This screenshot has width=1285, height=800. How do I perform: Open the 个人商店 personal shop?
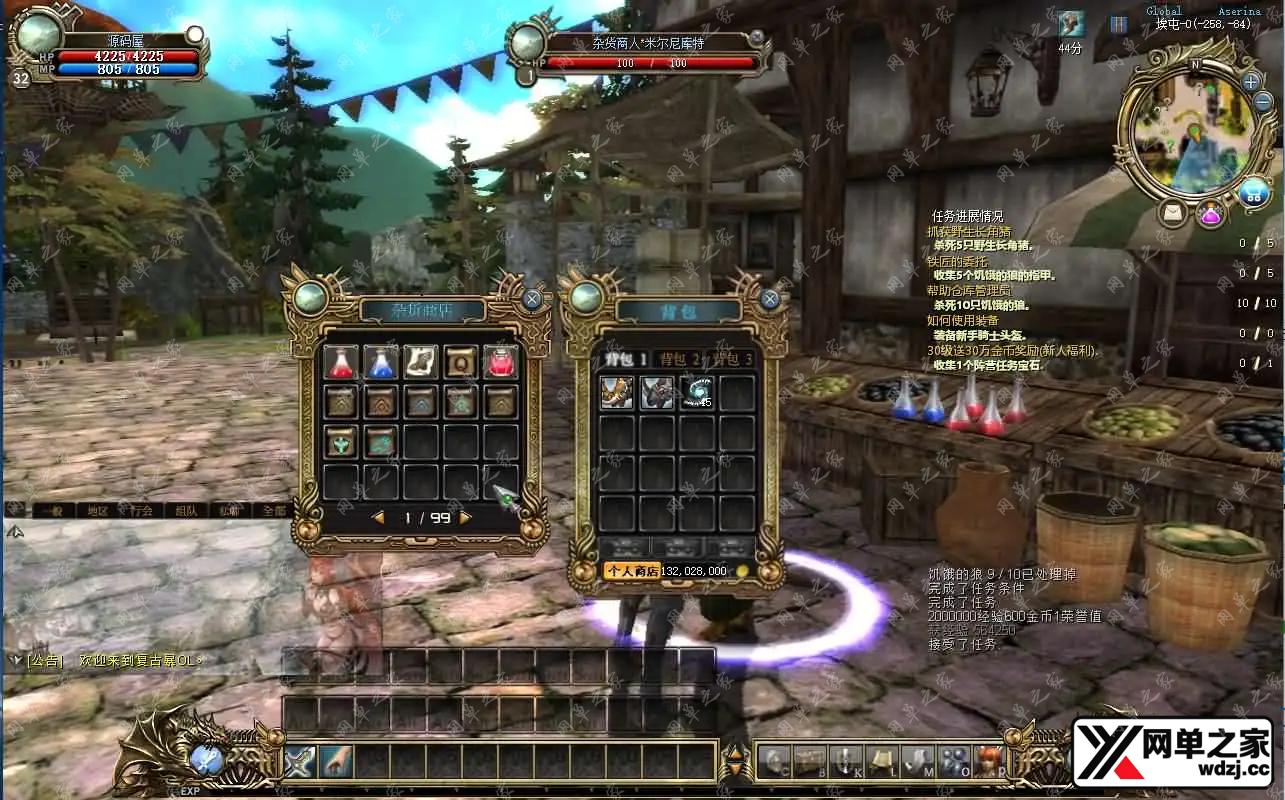pyautogui.click(x=630, y=571)
